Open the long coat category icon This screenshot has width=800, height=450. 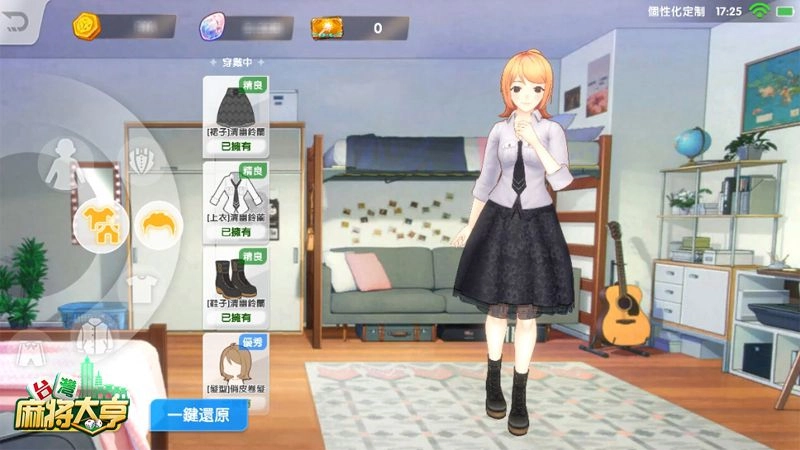pyautogui.click(x=95, y=334)
